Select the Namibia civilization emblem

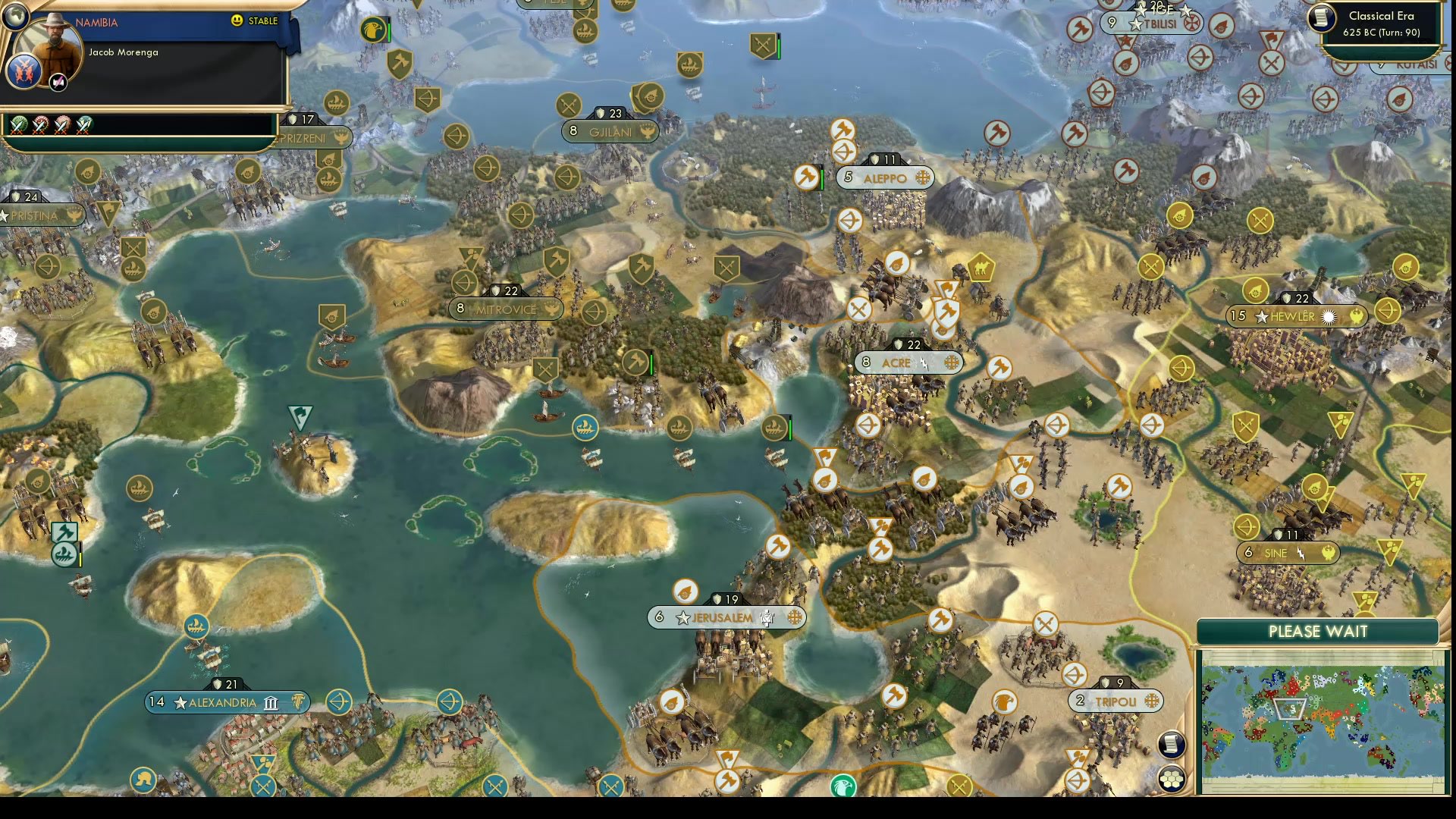point(26,72)
